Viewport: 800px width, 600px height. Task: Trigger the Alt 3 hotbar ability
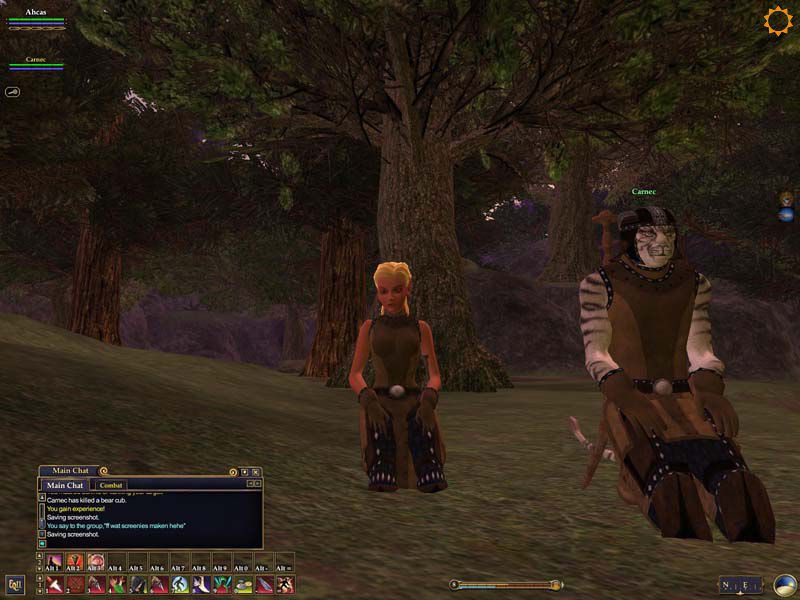coord(96,562)
